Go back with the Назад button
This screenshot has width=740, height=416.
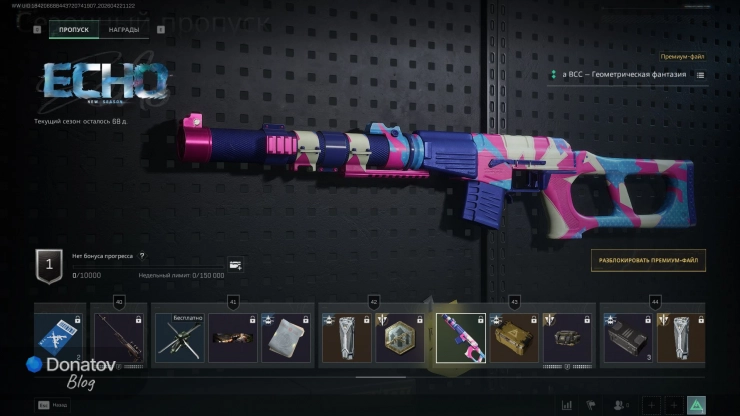[x=50, y=405]
